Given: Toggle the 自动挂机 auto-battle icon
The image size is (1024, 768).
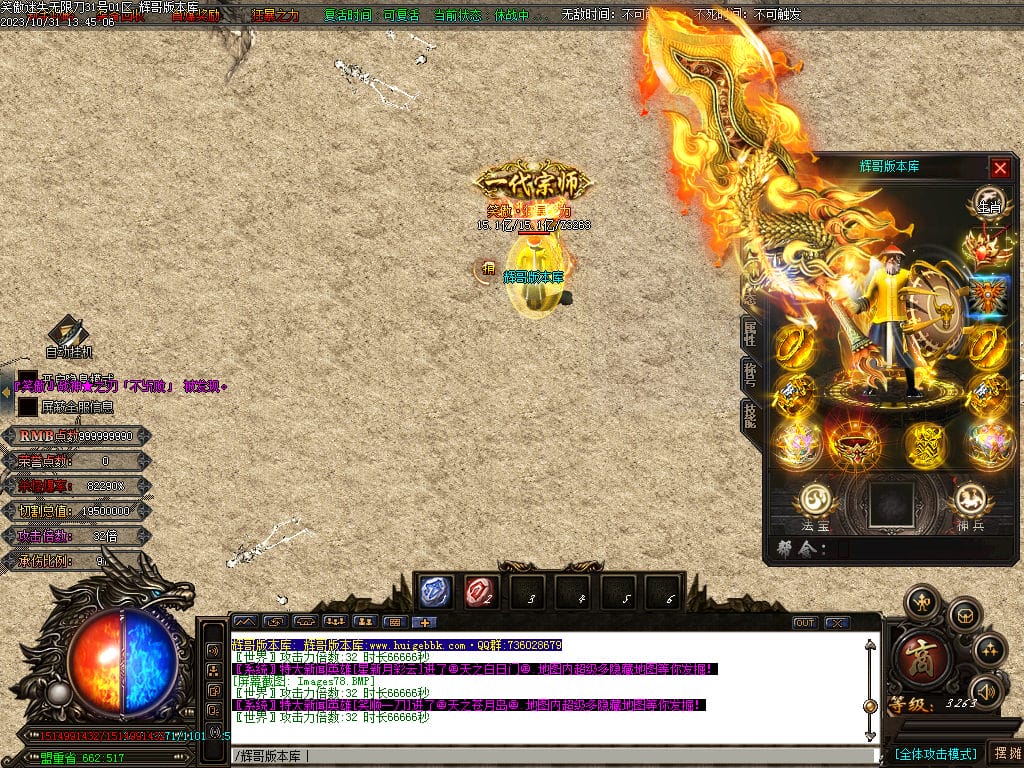Looking at the screenshot, I should click(x=68, y=332).
